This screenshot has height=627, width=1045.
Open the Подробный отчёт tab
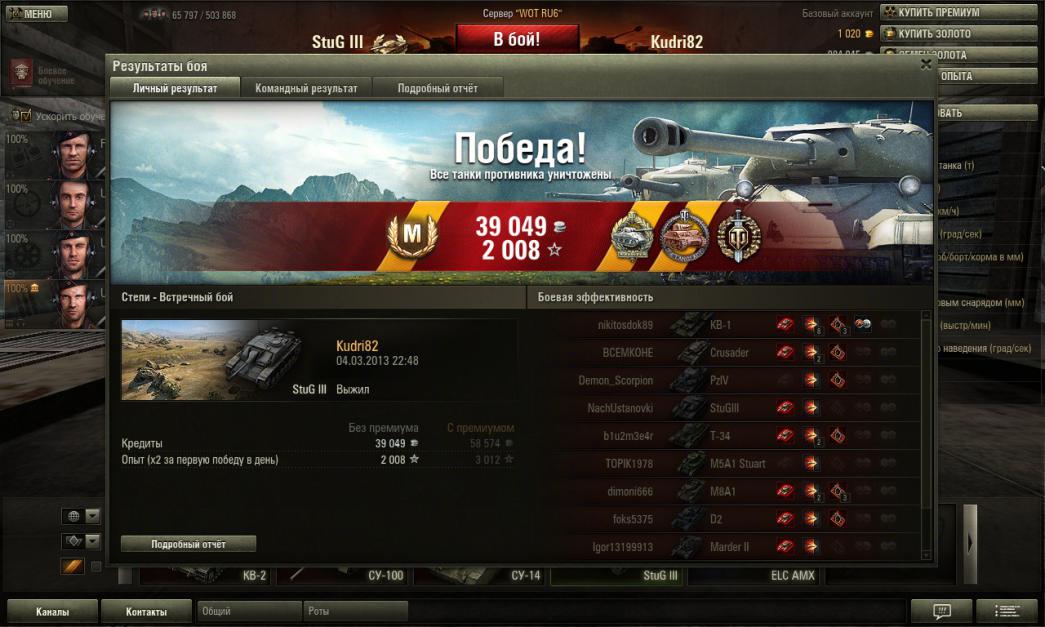[x=437, y=88]
